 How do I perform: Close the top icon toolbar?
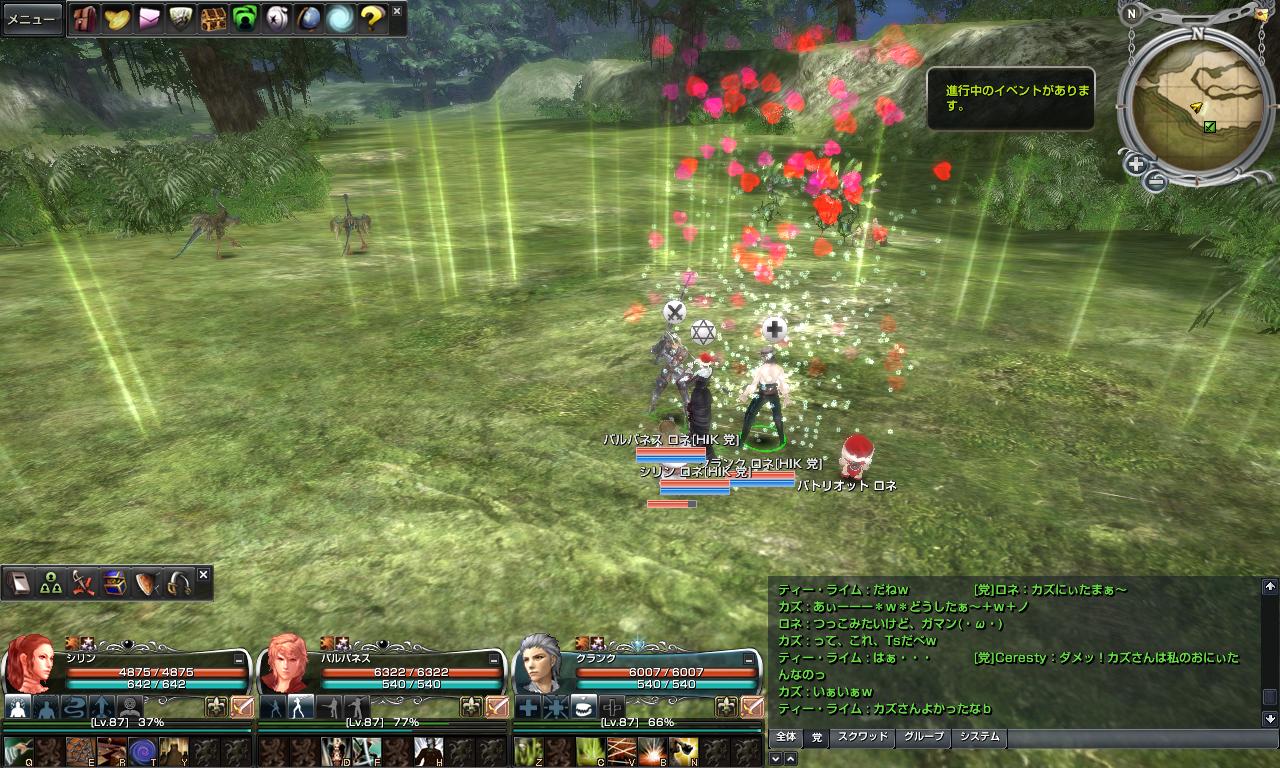tap(397, 11)
